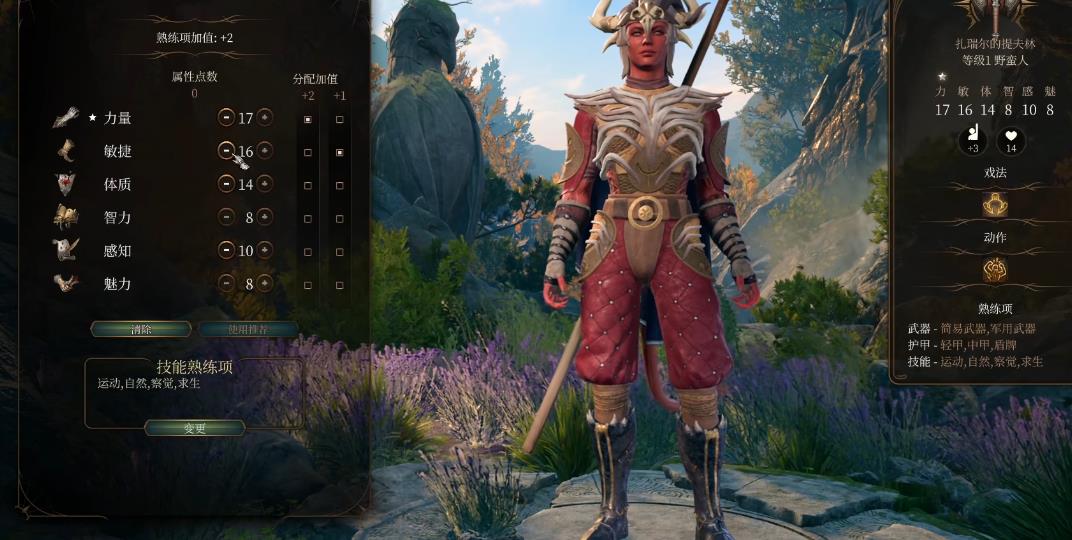The image size is (1072, 540).
Task: Assign the +1 bonus to 感知
Action: pyautogui.click(x=340, y=251)
